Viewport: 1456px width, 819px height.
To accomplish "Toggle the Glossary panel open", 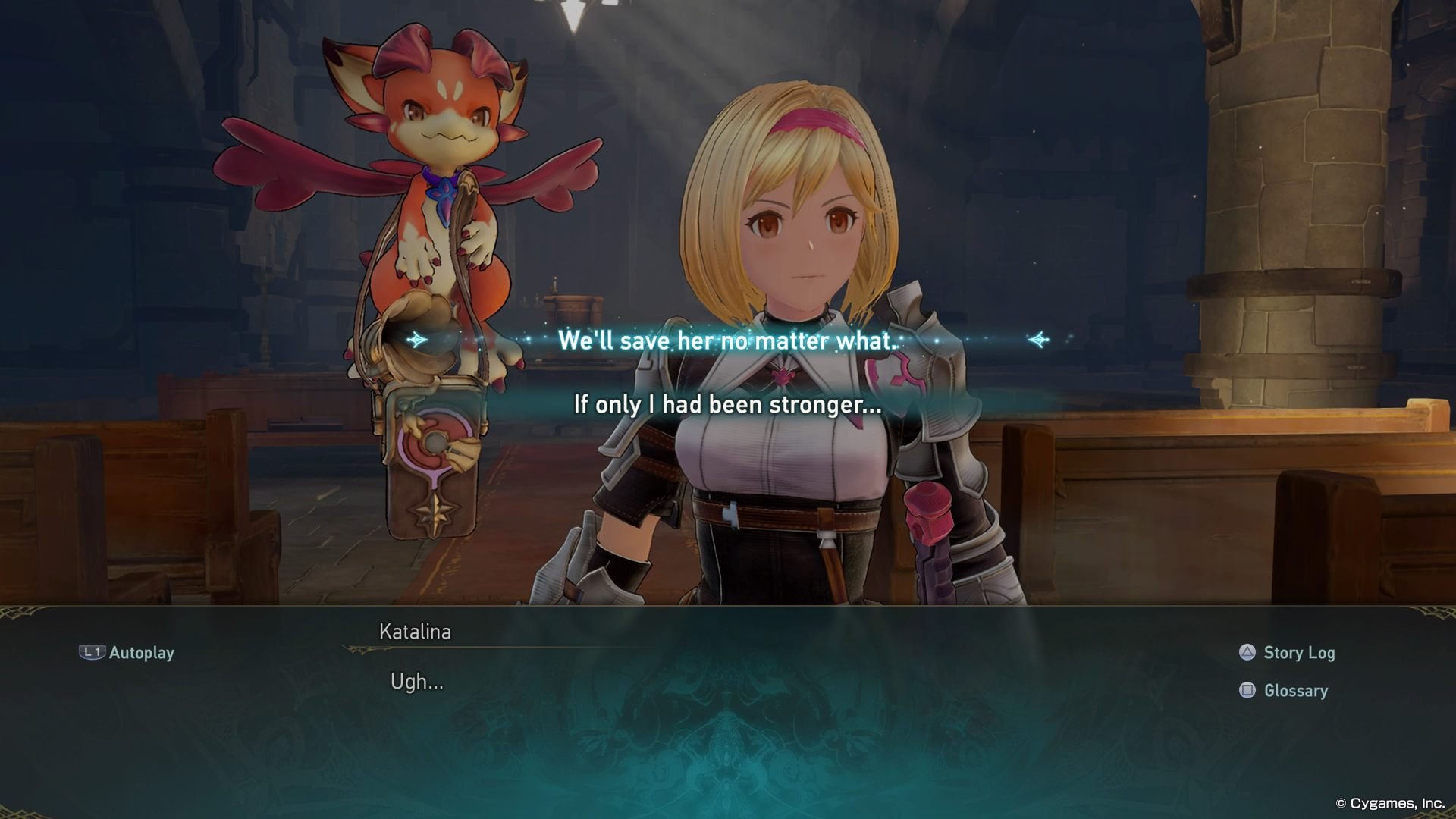I will pyautogui.click(x=1294, y=690).
